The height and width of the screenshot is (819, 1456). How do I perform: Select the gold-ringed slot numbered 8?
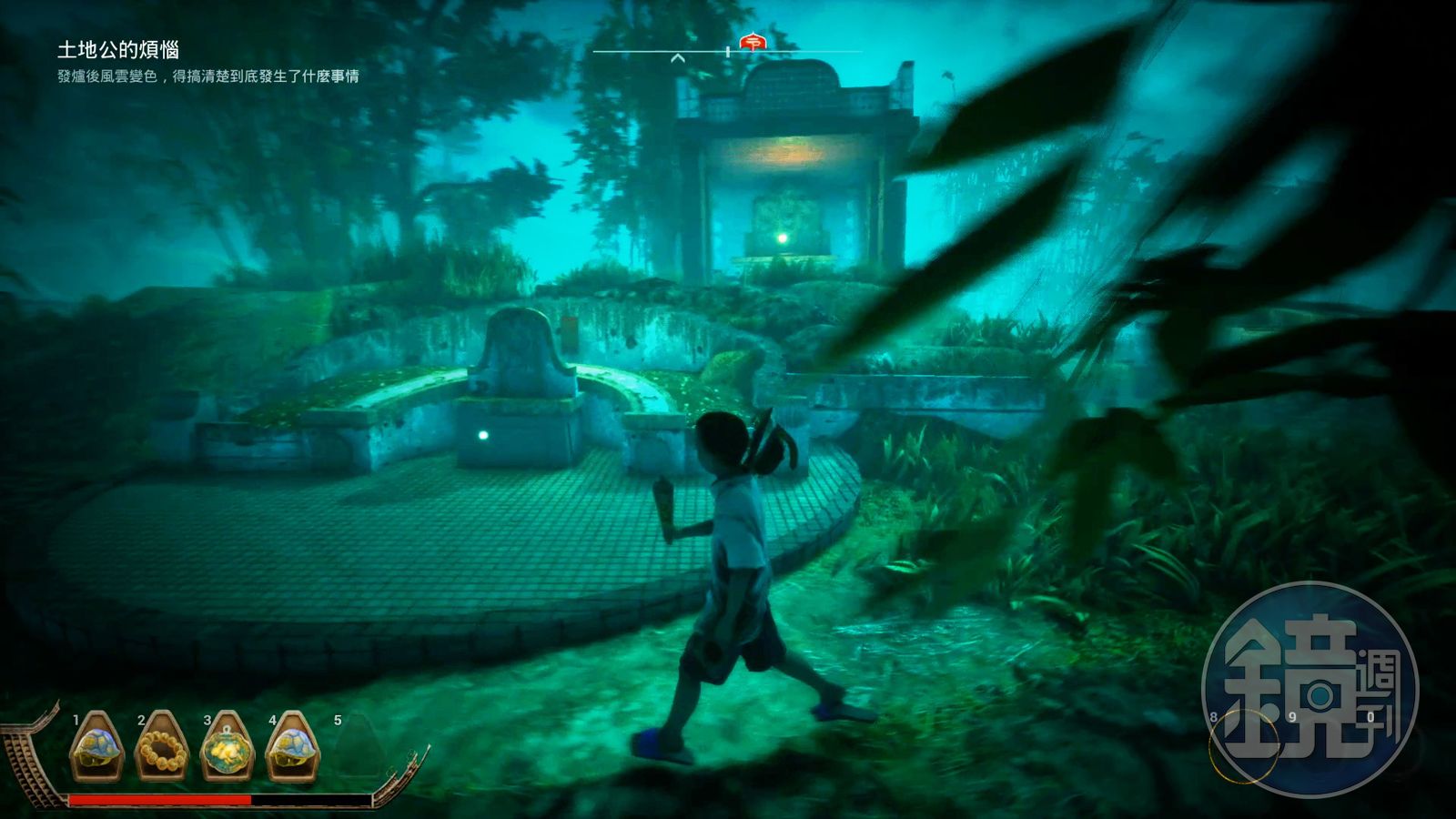click(1243, 746)
